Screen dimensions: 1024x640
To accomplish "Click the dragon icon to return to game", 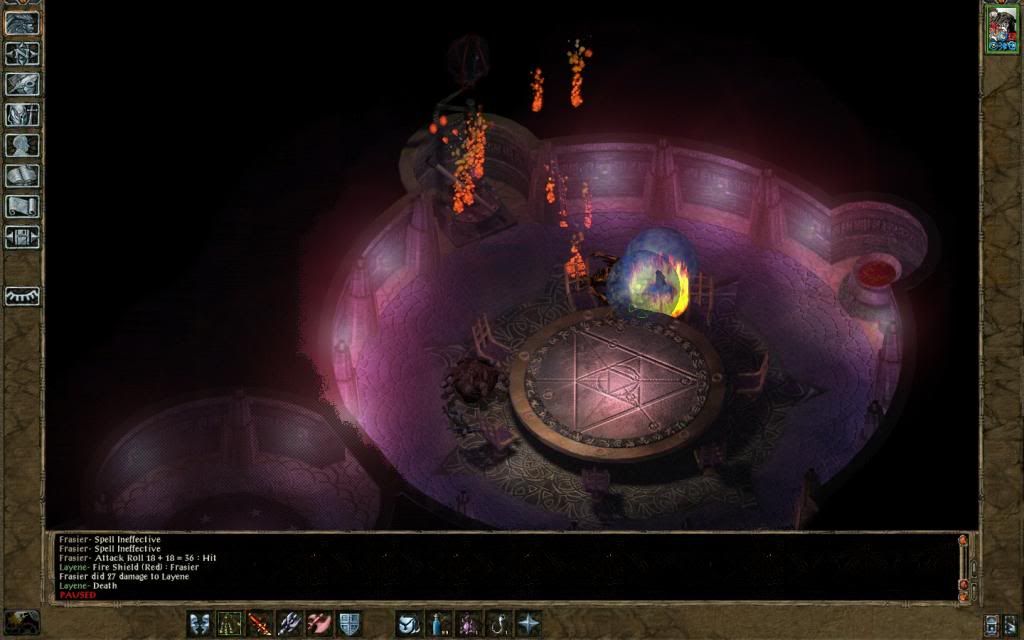I will pos(22,21).
